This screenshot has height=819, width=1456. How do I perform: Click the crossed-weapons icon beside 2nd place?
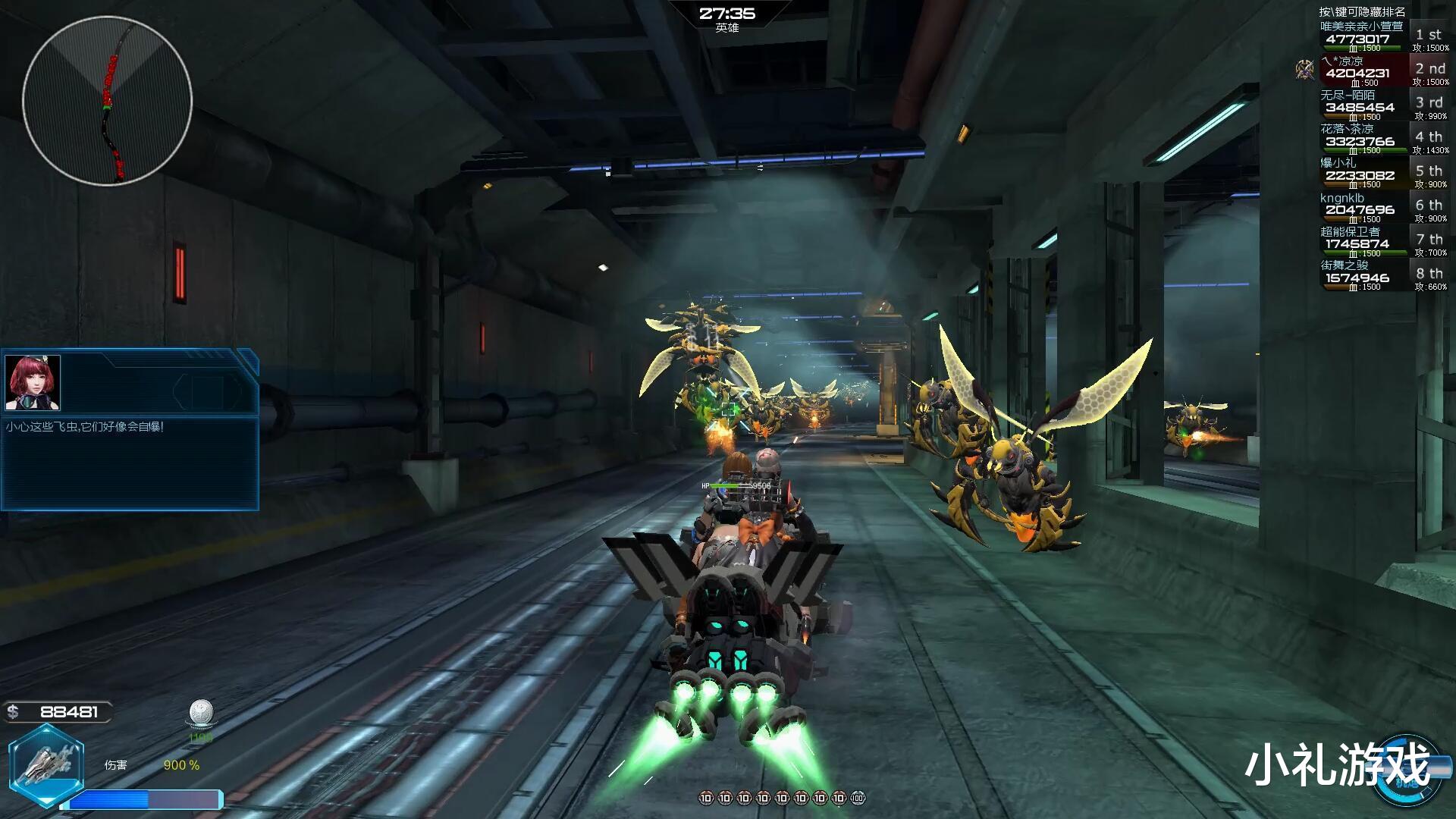[1304, 70]
